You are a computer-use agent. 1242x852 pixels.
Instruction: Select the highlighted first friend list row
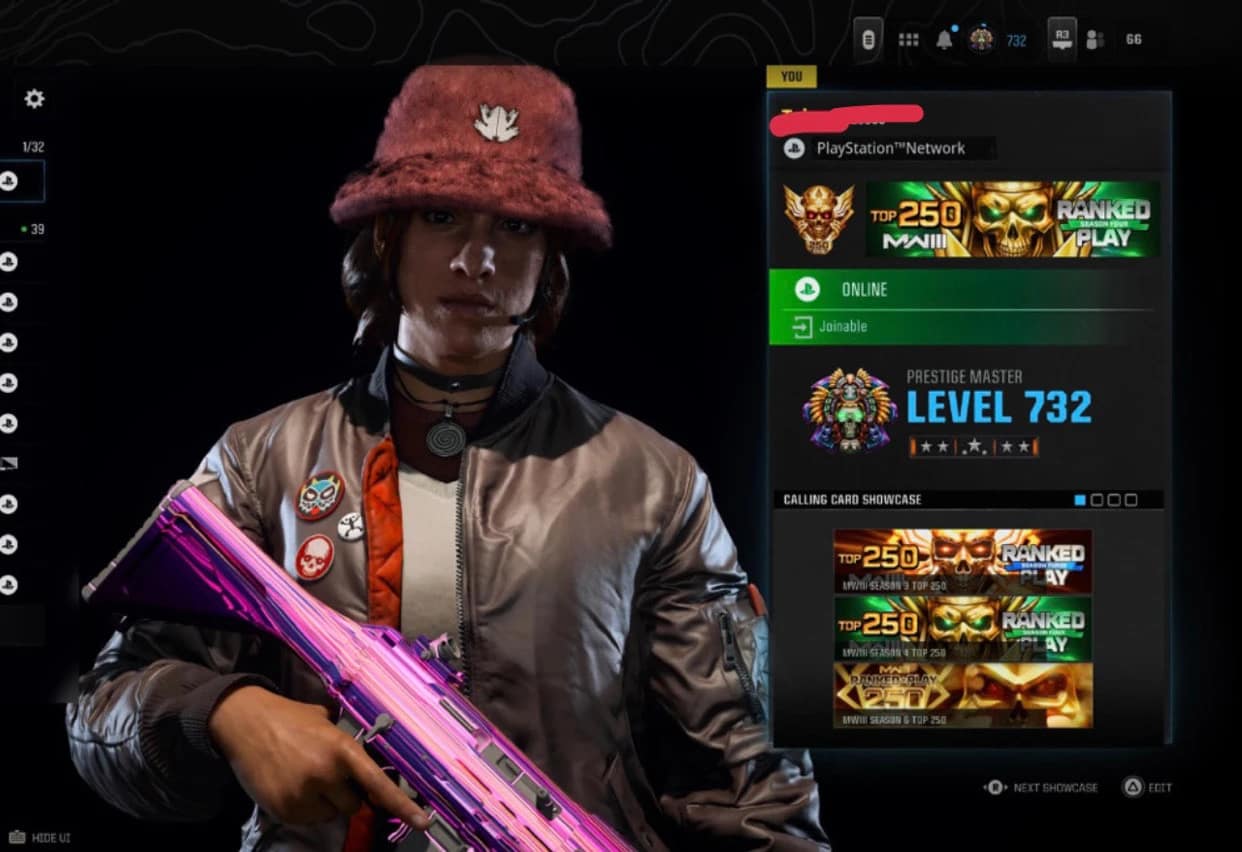[22, 181]
